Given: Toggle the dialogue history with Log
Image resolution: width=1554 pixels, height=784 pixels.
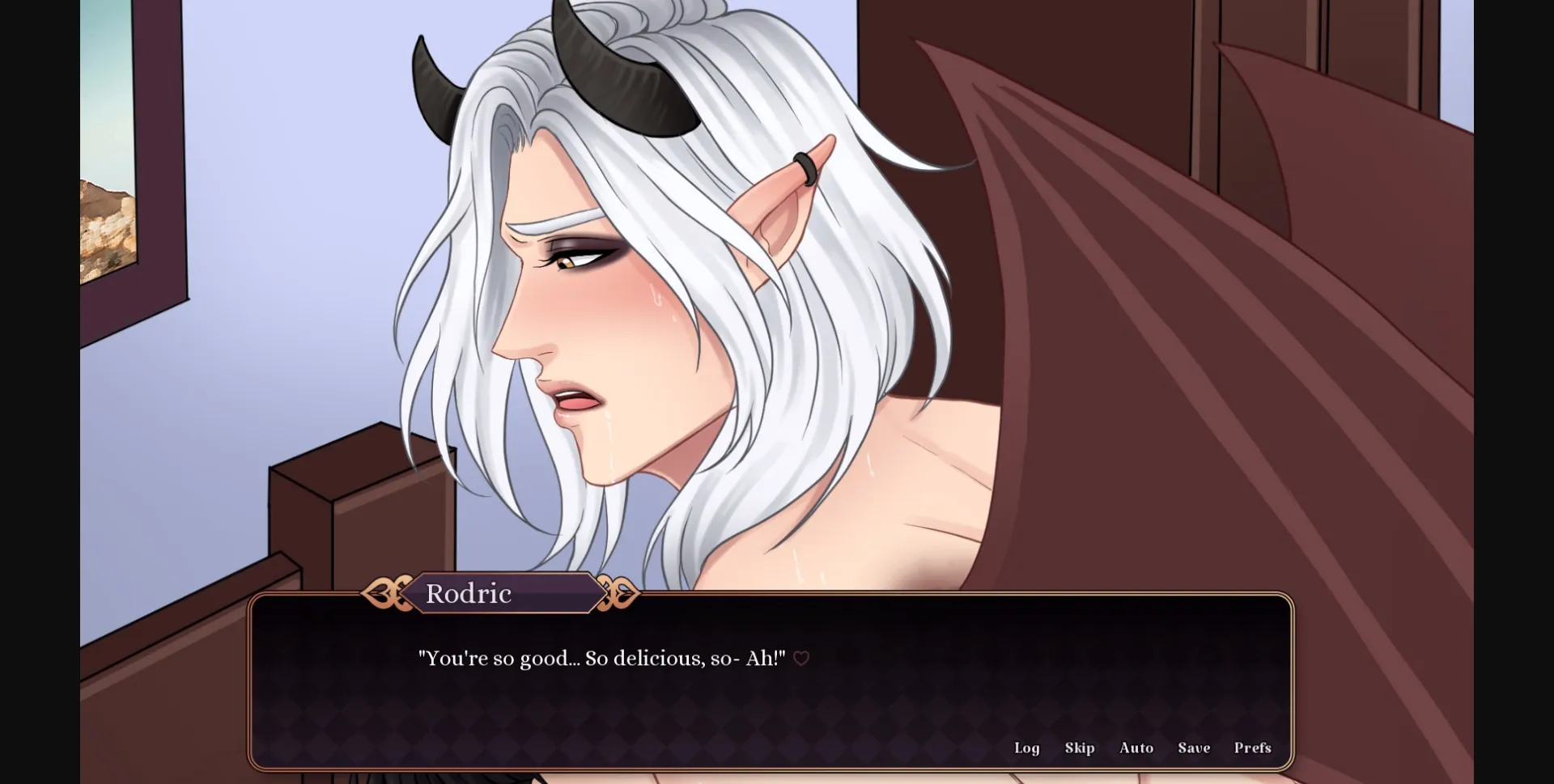Looking at the screenshot, I should (x=1027, y=748).
